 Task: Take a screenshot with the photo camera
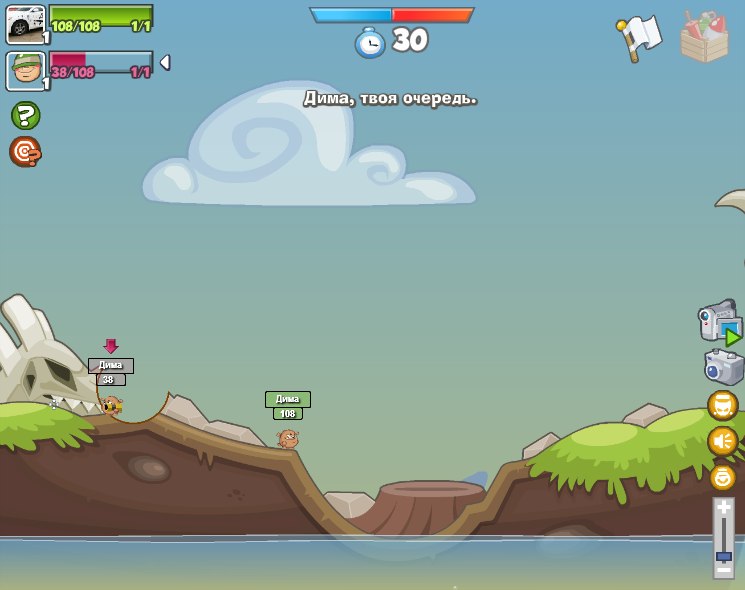723,367
